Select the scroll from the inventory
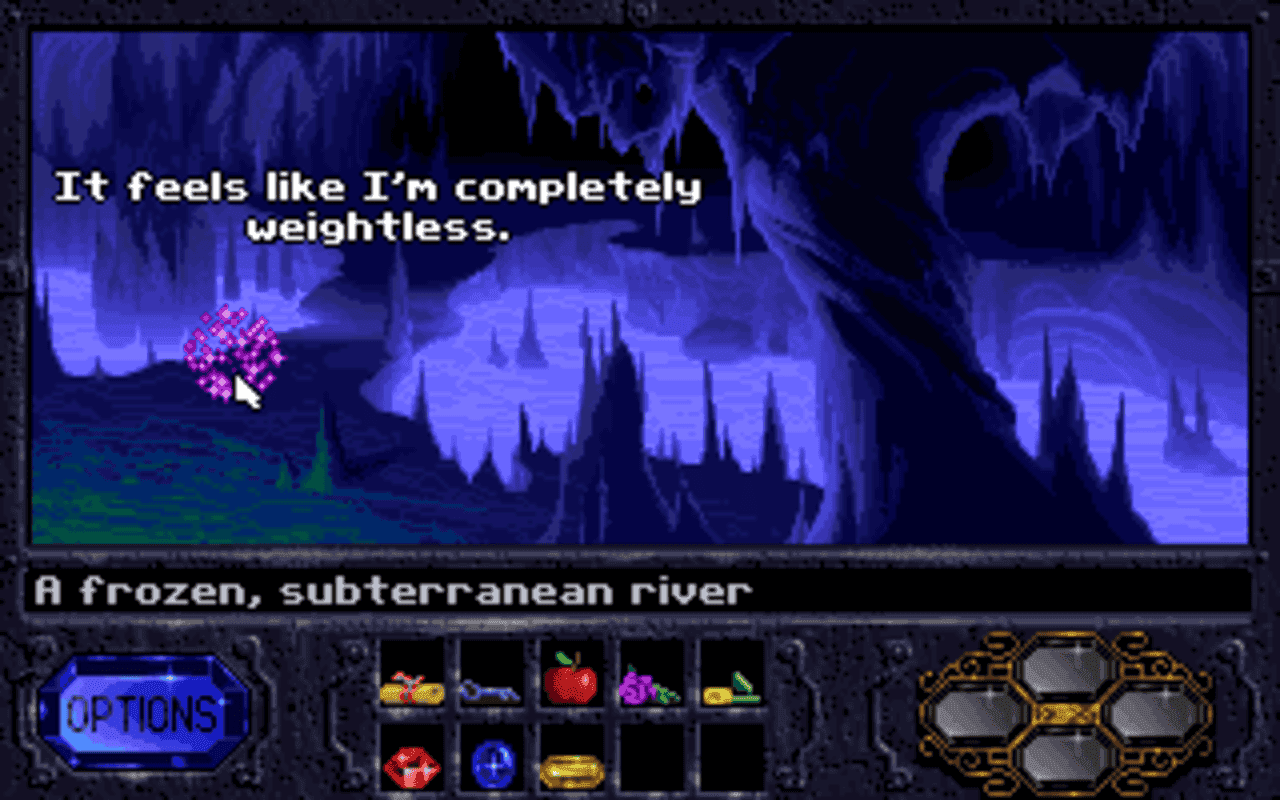 point(413,688)
